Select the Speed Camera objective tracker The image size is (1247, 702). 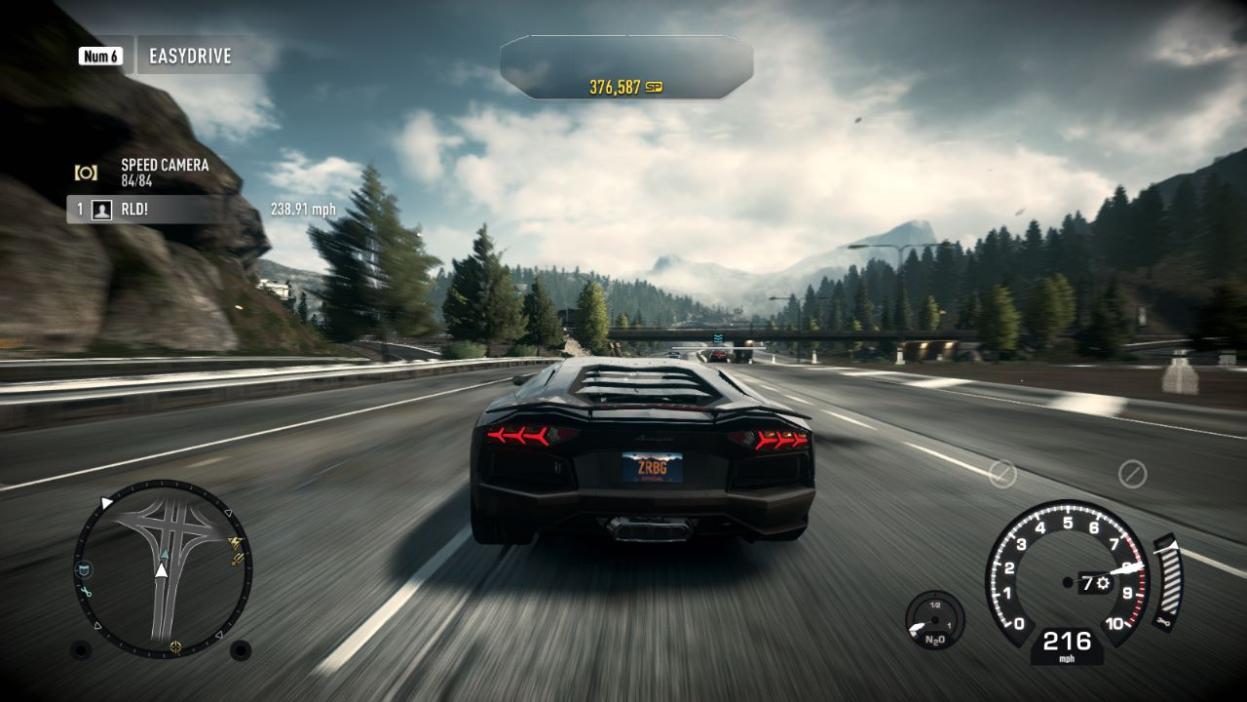click(163, 172)
